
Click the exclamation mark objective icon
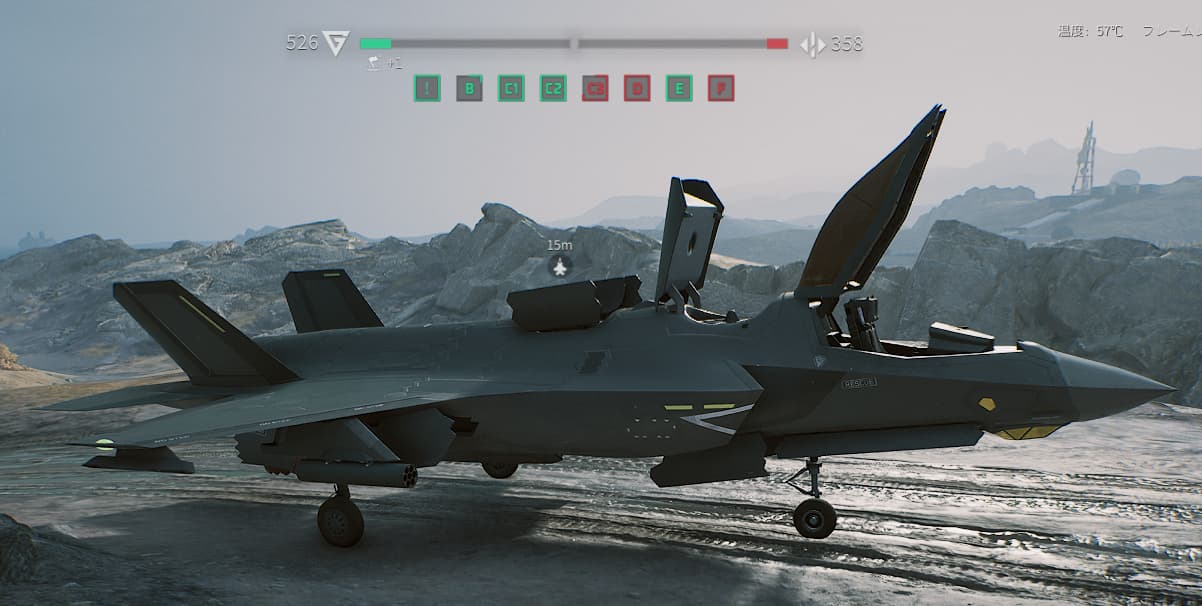427,88
